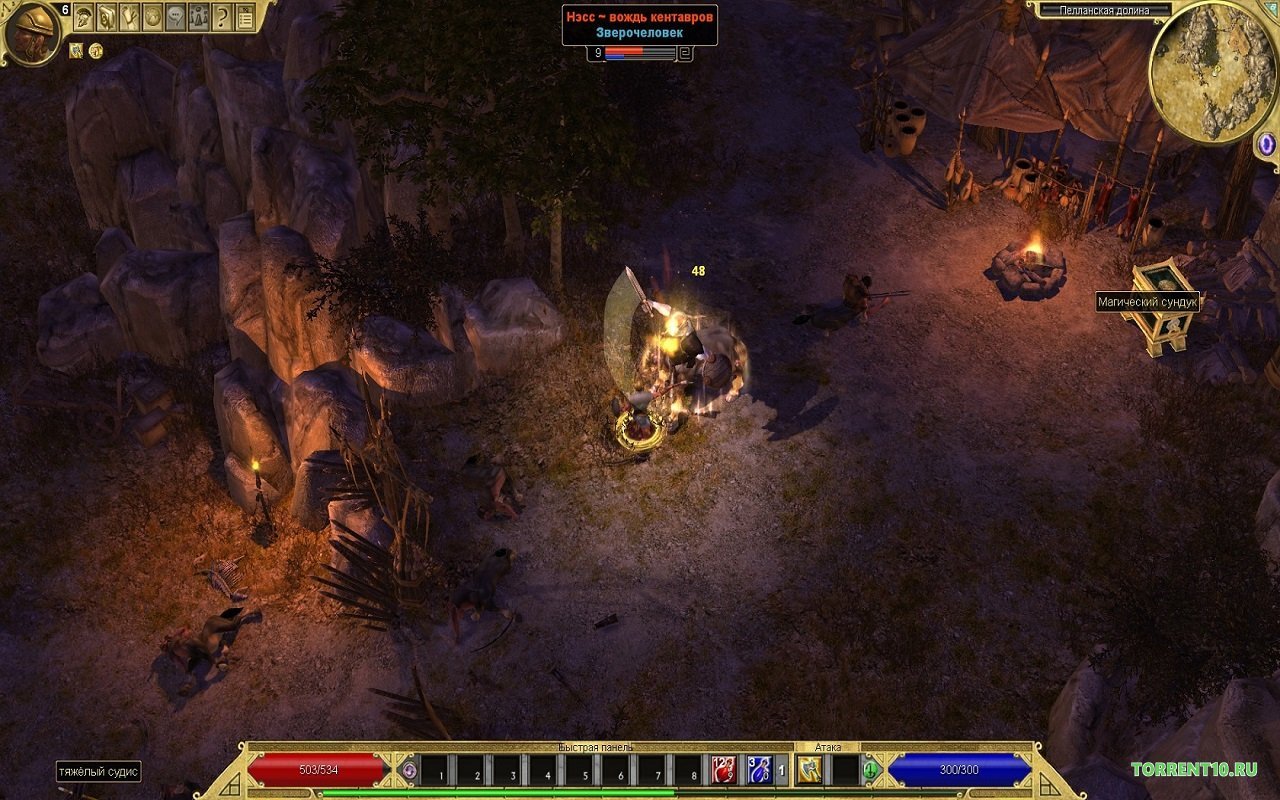
Task: Use the red health potion icon
Action: point(722,770)
